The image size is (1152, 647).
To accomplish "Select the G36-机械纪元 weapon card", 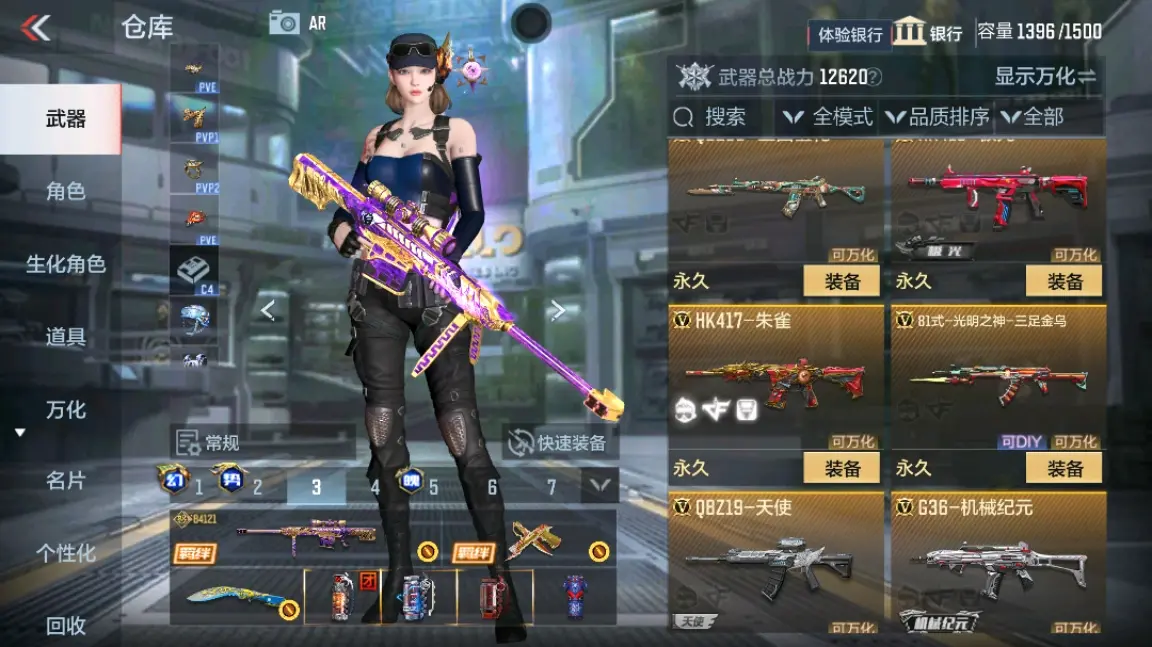I will (x=998, y=562).
